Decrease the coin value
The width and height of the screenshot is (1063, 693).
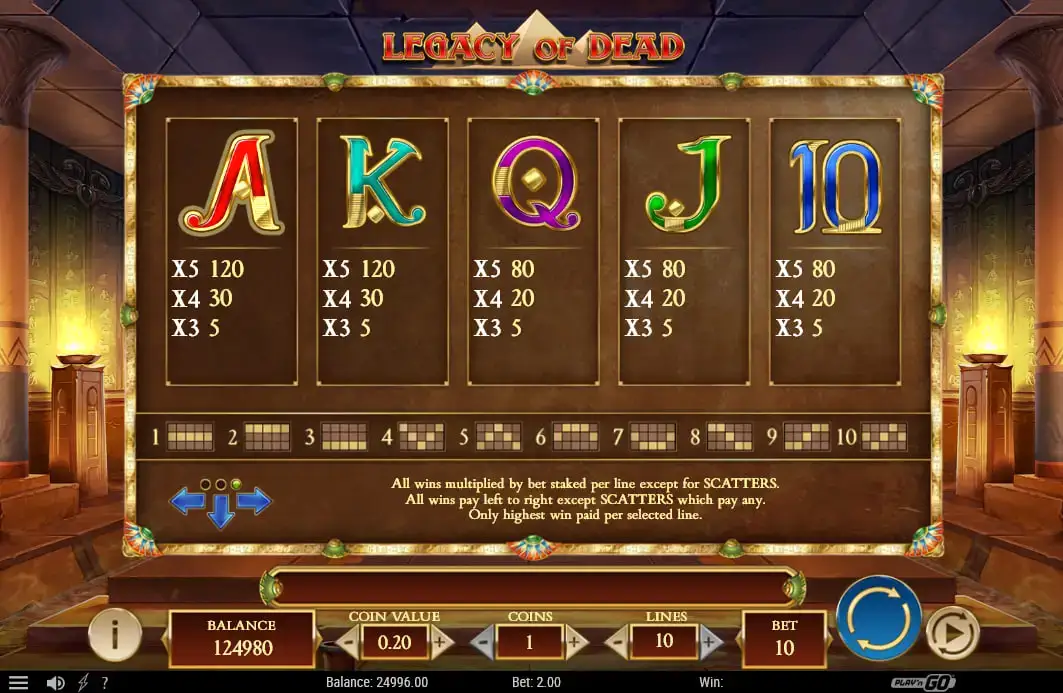click(x=347, y=642)
